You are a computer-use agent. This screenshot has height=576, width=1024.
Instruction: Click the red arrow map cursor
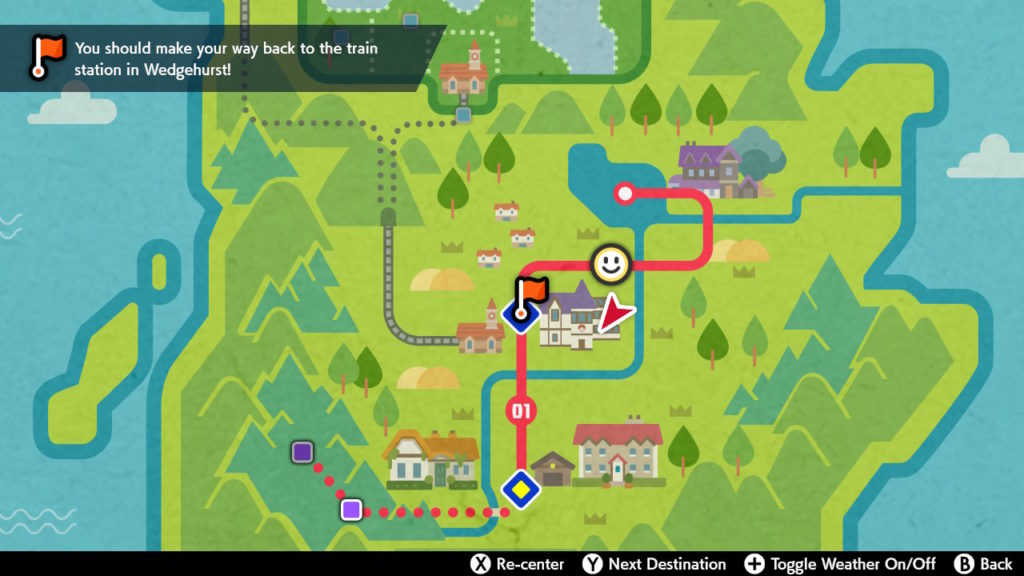[x=617, y=318]
